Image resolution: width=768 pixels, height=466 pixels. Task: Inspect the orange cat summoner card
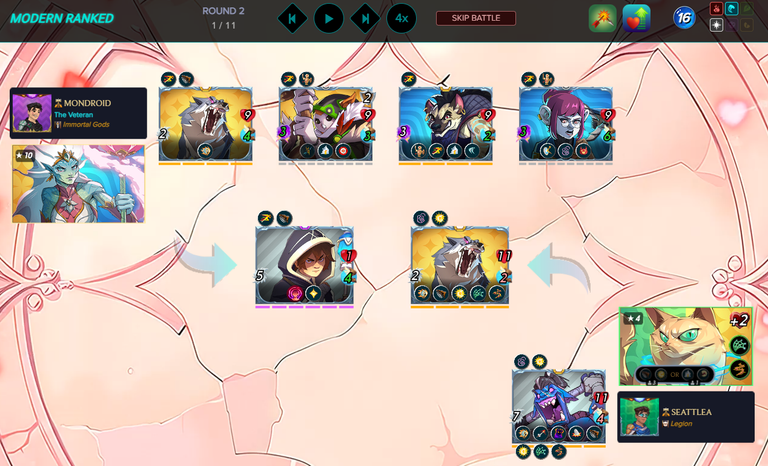pos(685,346)
